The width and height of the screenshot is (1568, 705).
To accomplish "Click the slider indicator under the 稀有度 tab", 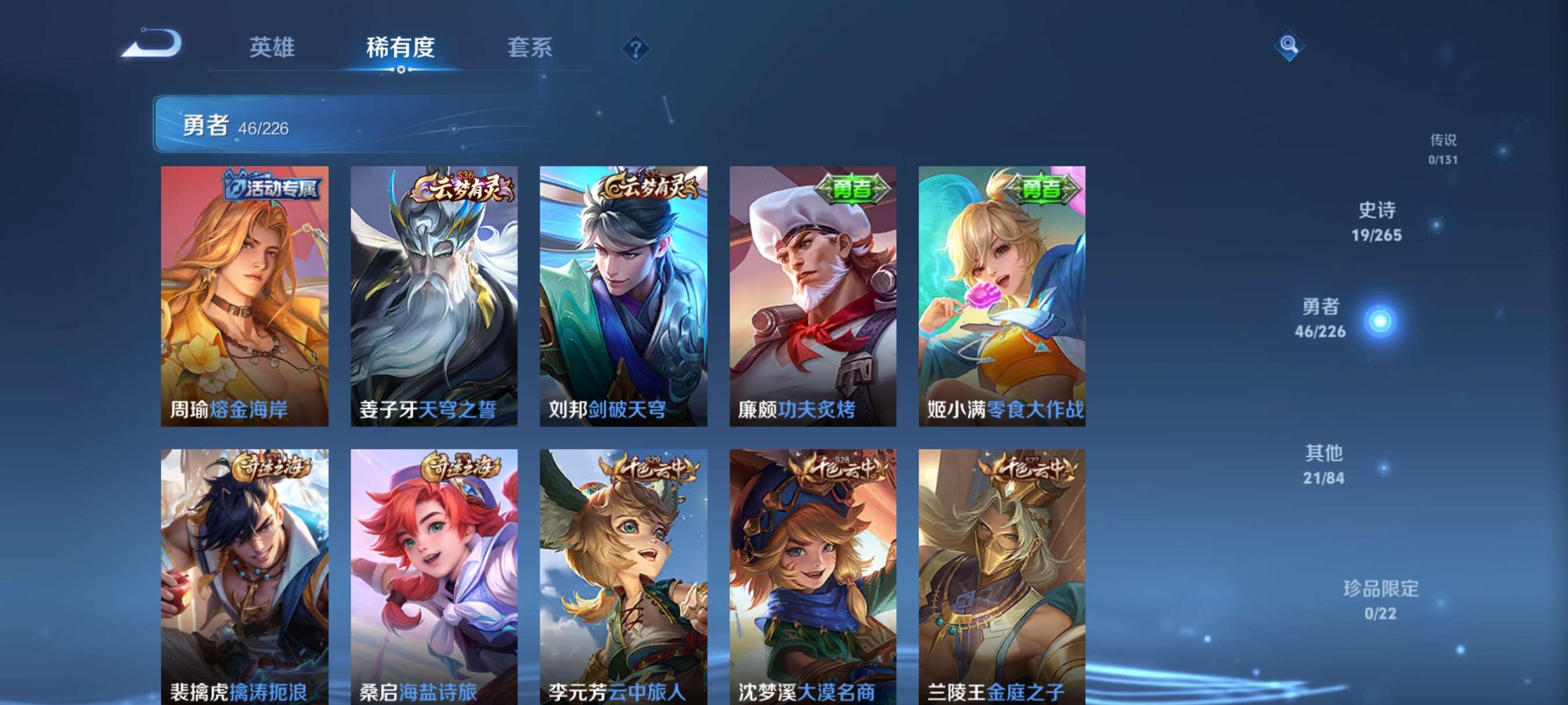I will tap(401, 71).
